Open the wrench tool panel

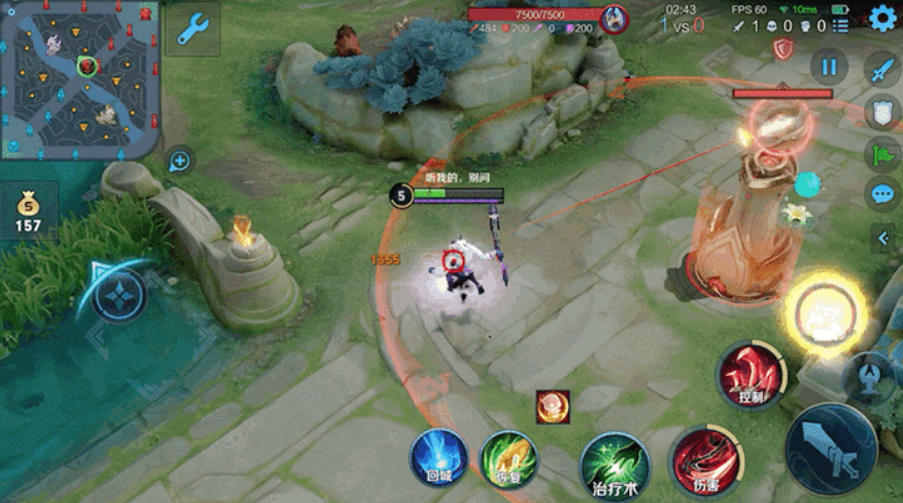click(192, 29)
